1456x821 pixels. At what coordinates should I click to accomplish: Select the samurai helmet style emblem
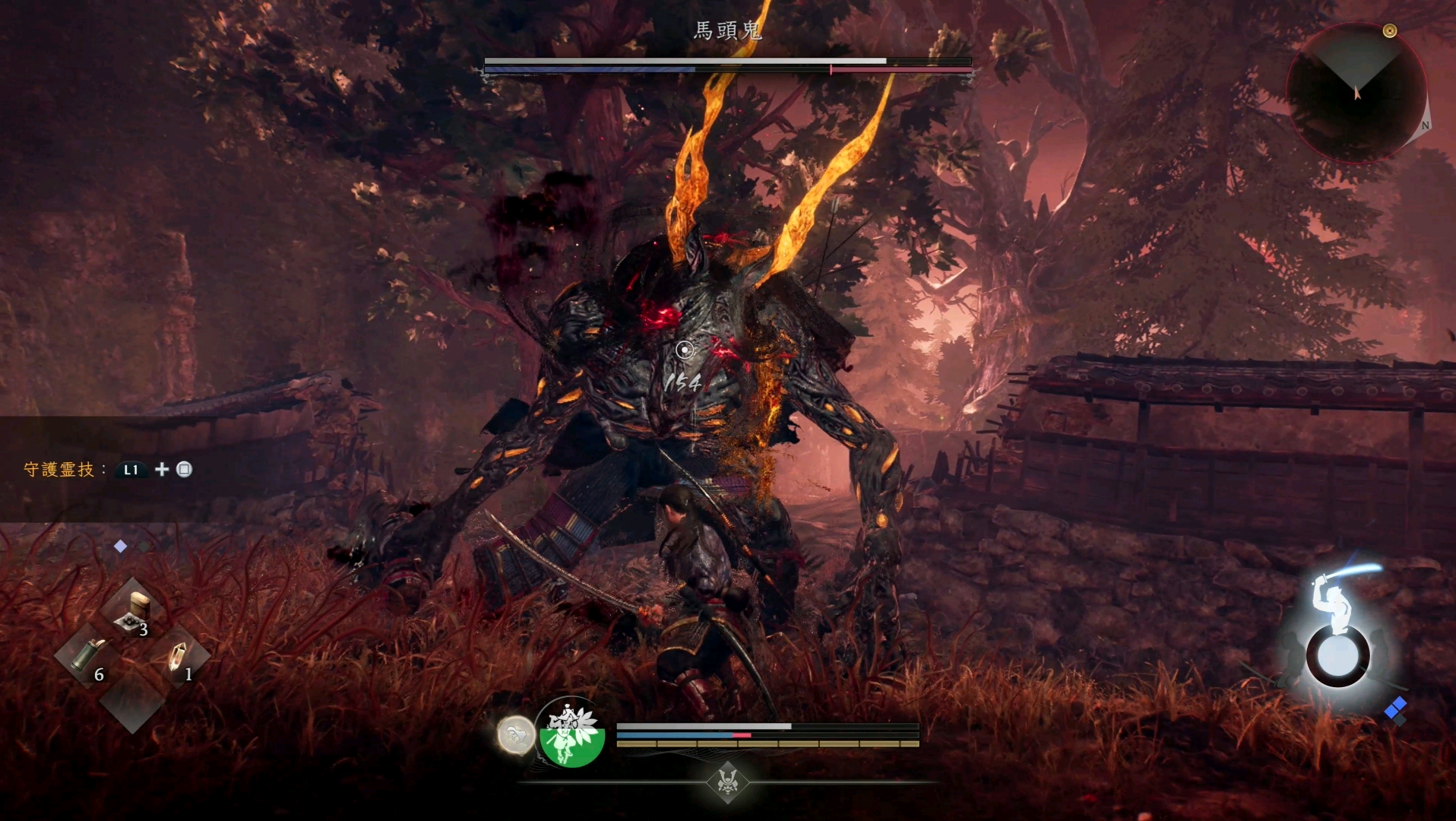tap(728, 781)
